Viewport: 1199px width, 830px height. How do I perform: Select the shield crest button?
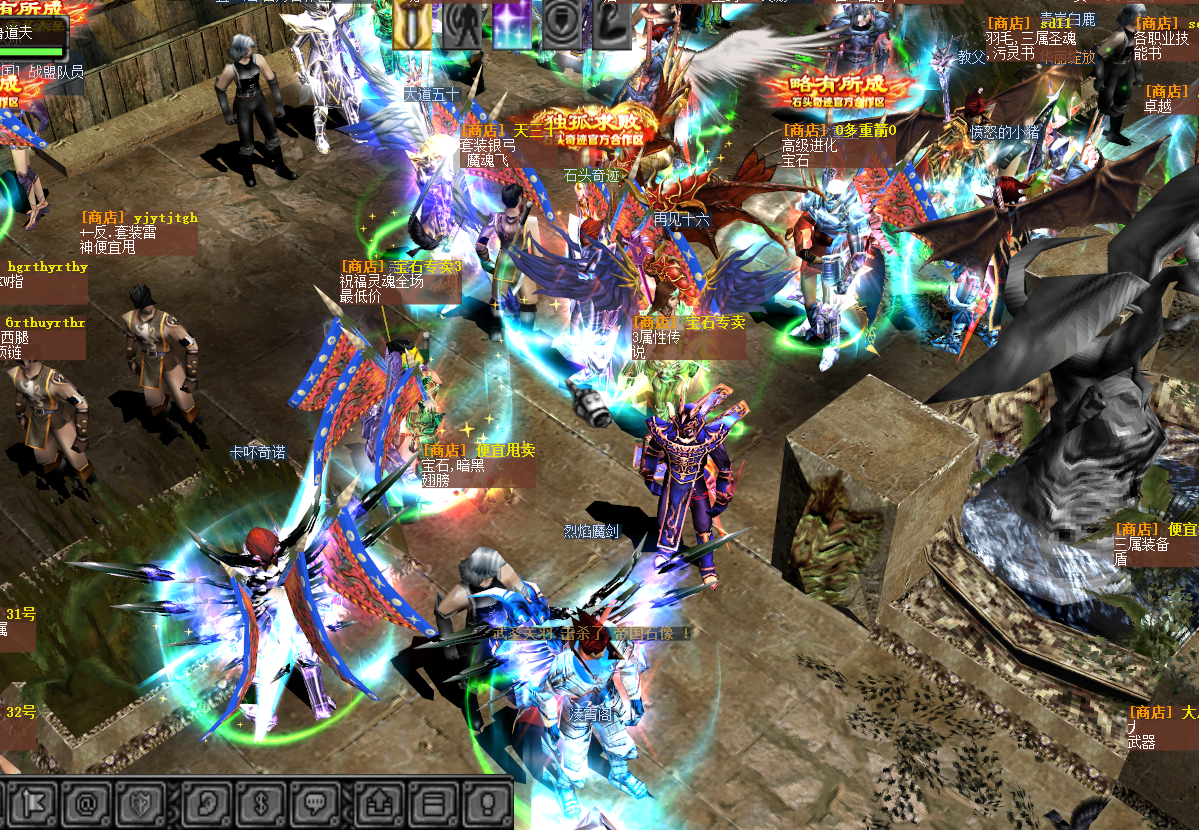coord(141,803)
